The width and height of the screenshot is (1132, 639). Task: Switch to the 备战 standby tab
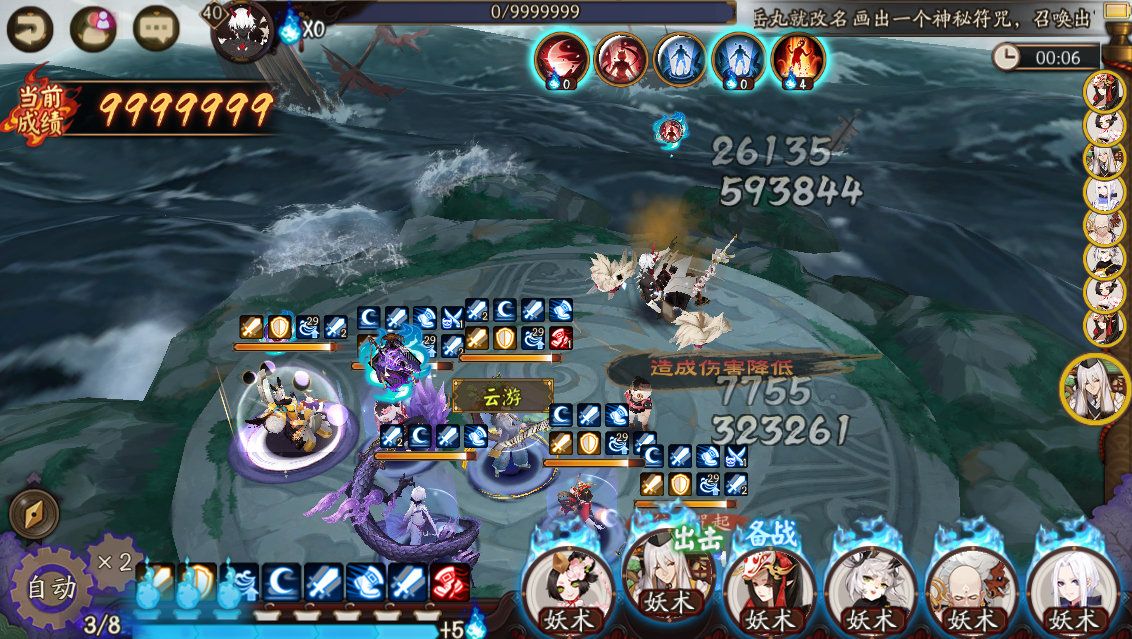point(773,533)
